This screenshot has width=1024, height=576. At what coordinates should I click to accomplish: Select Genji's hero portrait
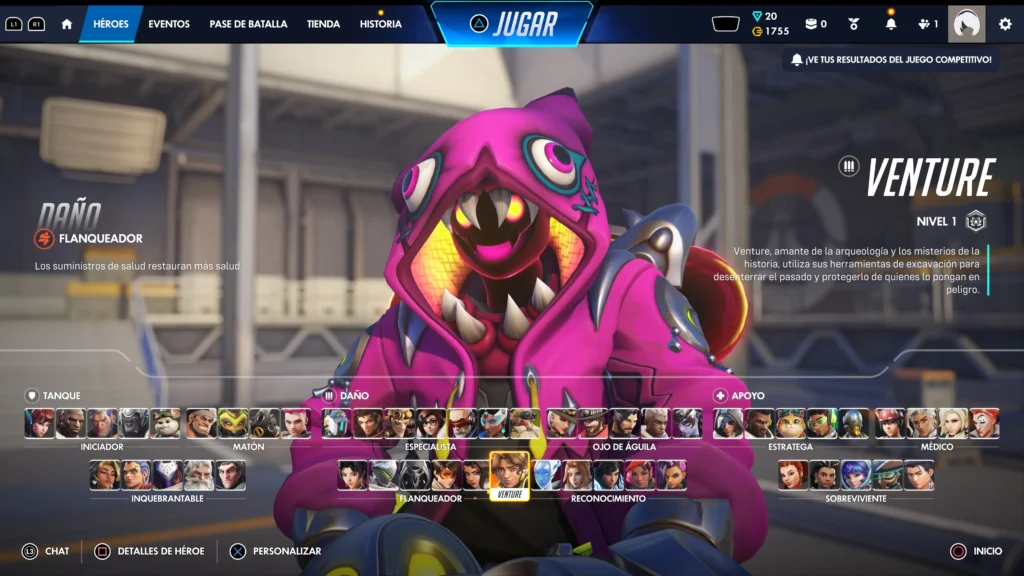click(x=385, y=475)
